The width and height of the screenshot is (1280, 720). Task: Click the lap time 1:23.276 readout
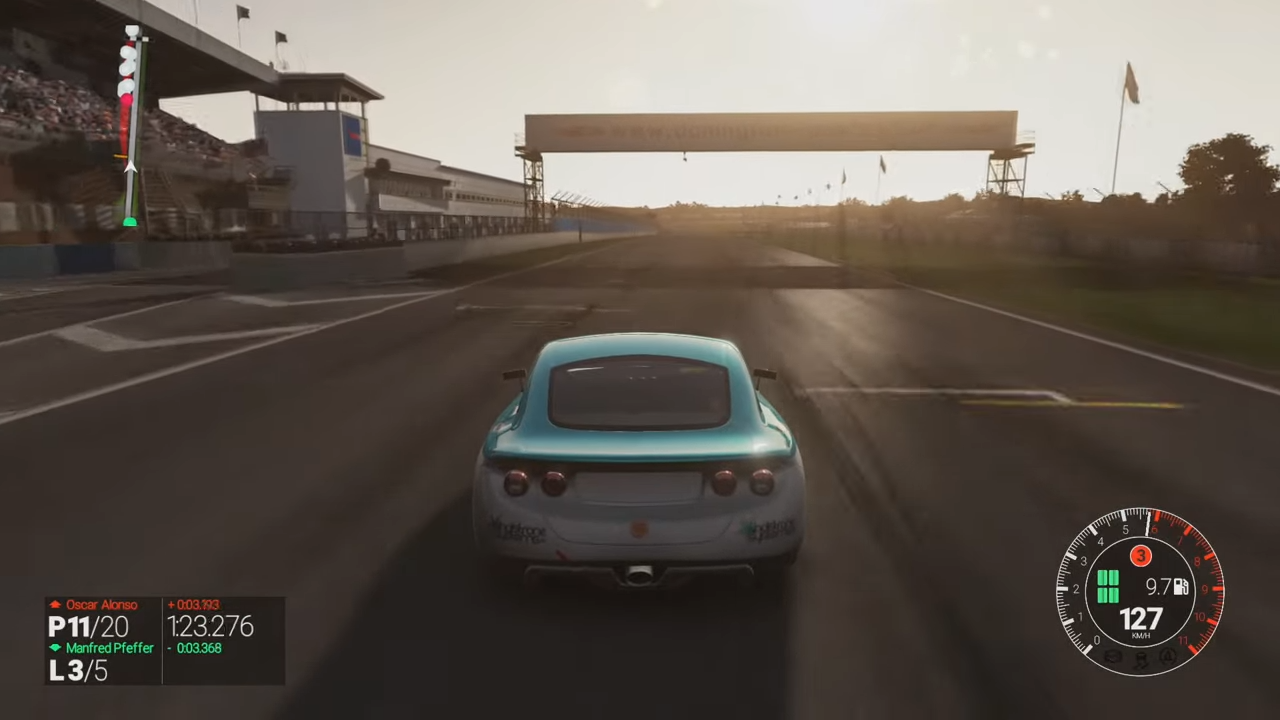tap(210, 627)
